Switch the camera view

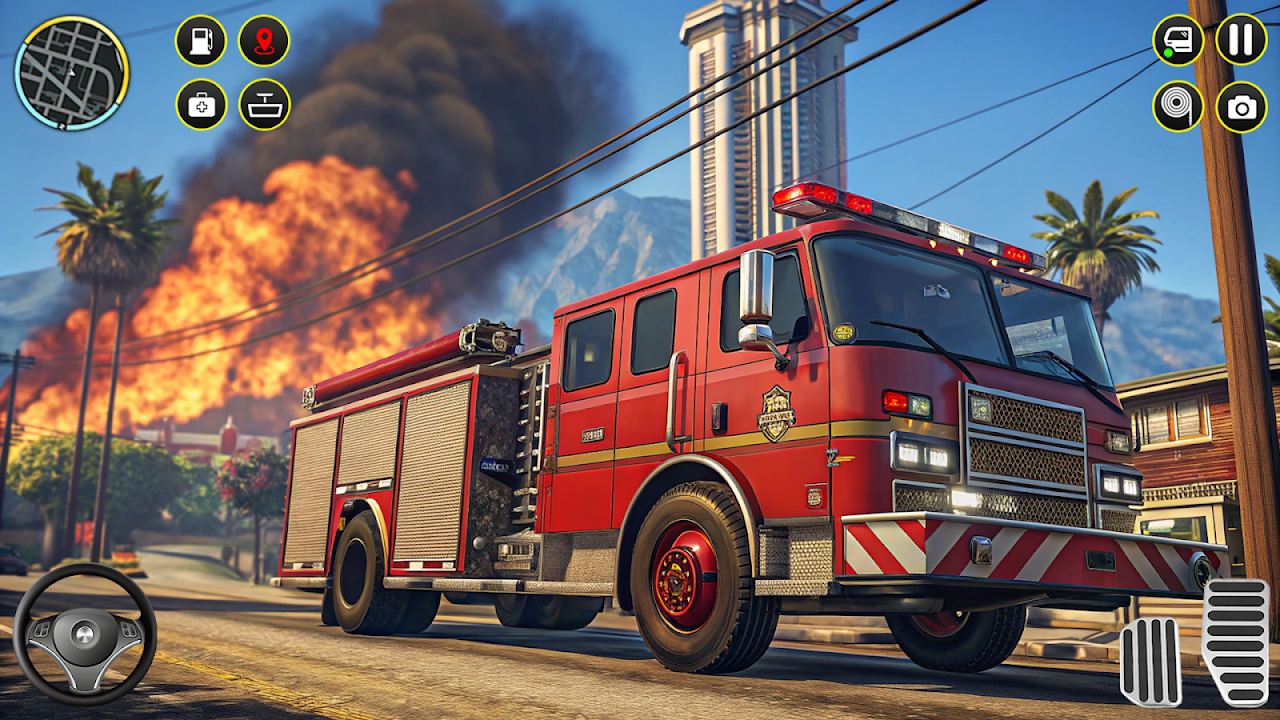click(1241, 106)
